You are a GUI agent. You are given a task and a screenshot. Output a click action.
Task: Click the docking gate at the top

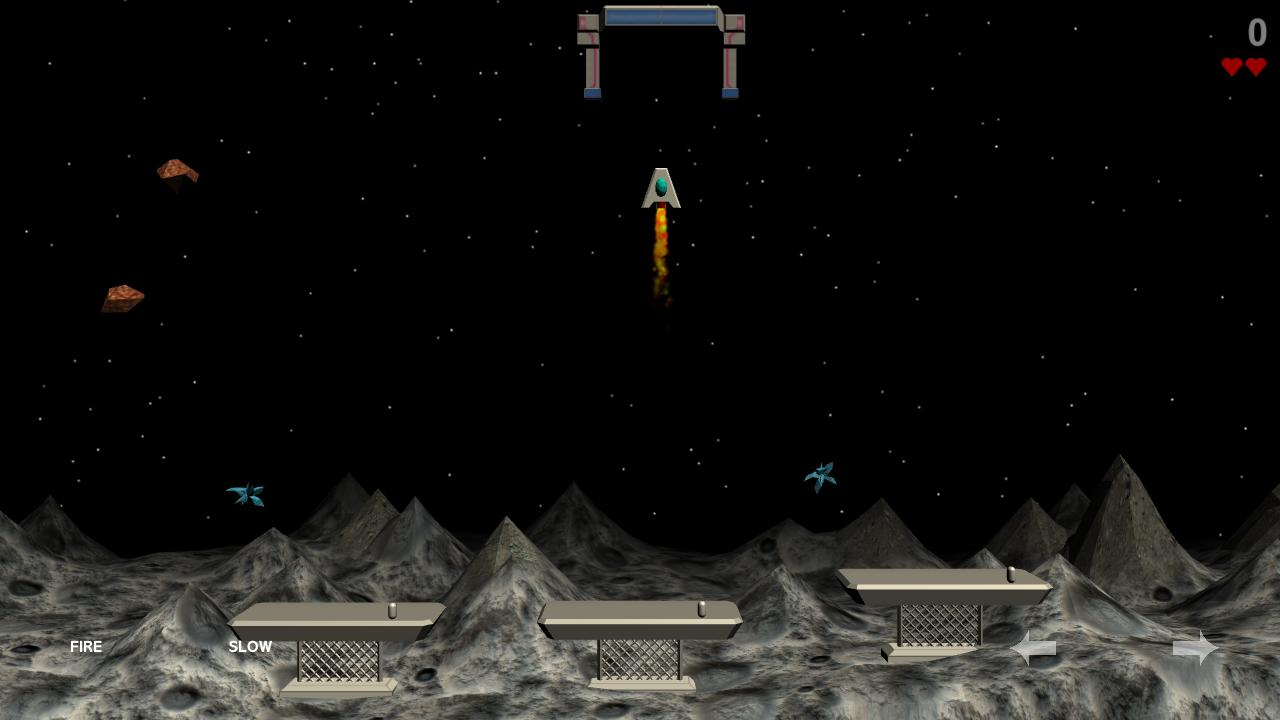660,50
